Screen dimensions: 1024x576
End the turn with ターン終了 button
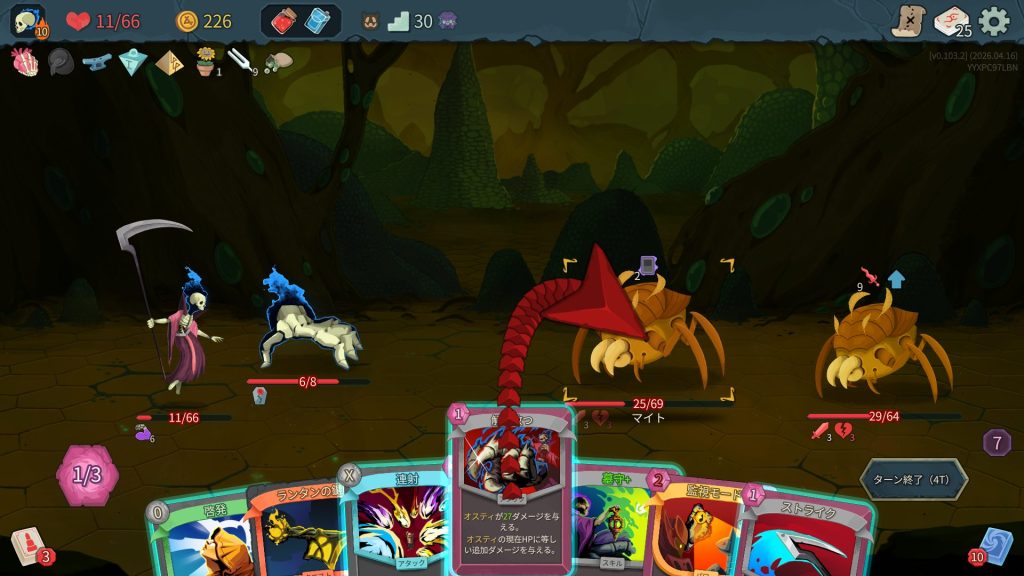click(913, 479)
